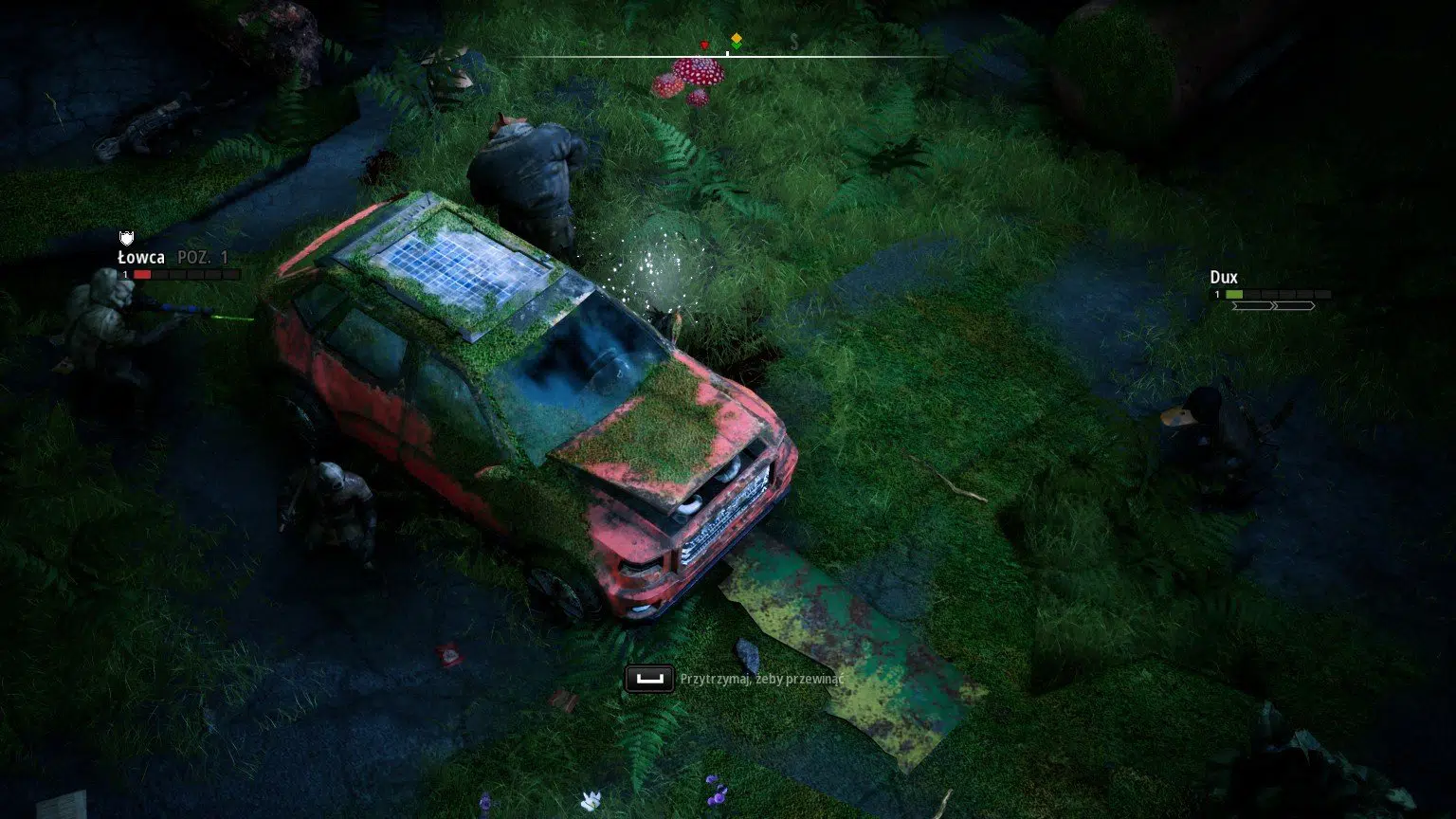Toggle Łowca's red health pip on his bar
1456x819 pixels.
[x=143, y=273]
